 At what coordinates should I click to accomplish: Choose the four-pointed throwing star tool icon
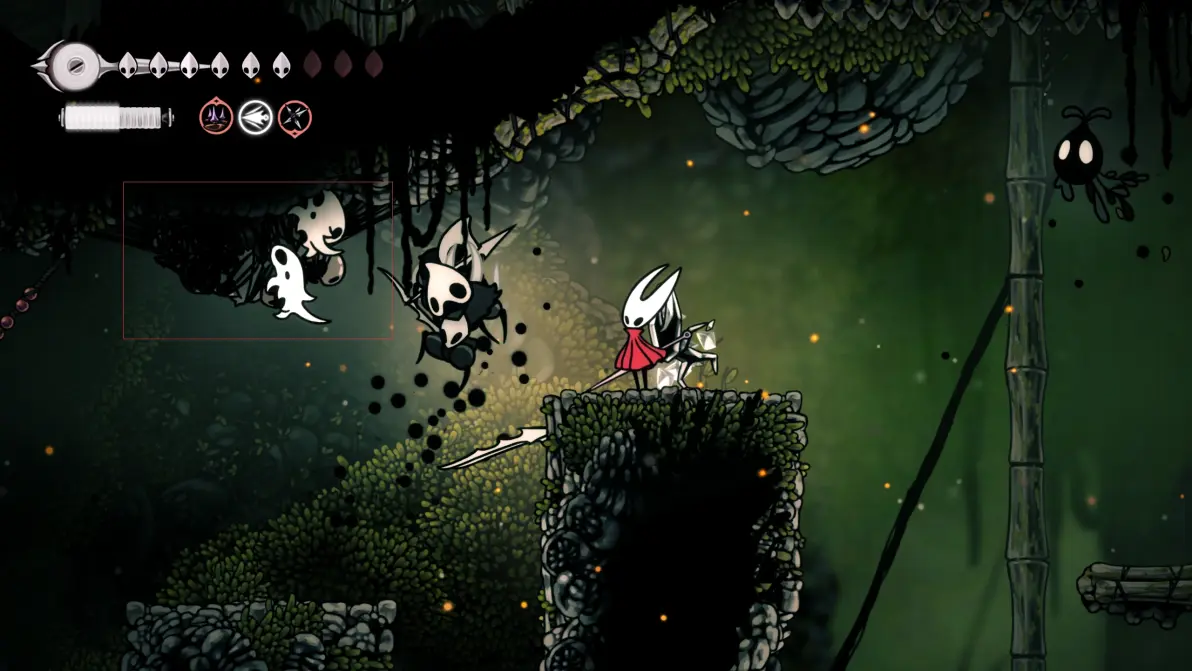pyautogui.click(x=294, y=118)
